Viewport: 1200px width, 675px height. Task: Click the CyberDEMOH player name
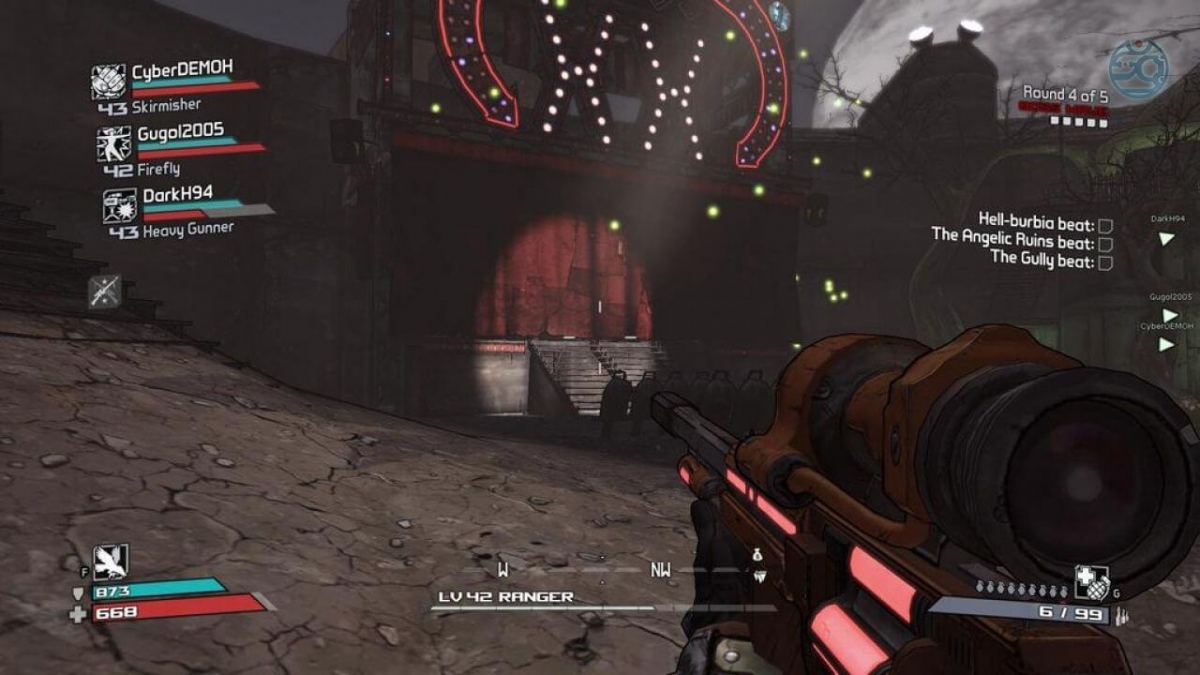pyautogui.click(x=182, y=71)
